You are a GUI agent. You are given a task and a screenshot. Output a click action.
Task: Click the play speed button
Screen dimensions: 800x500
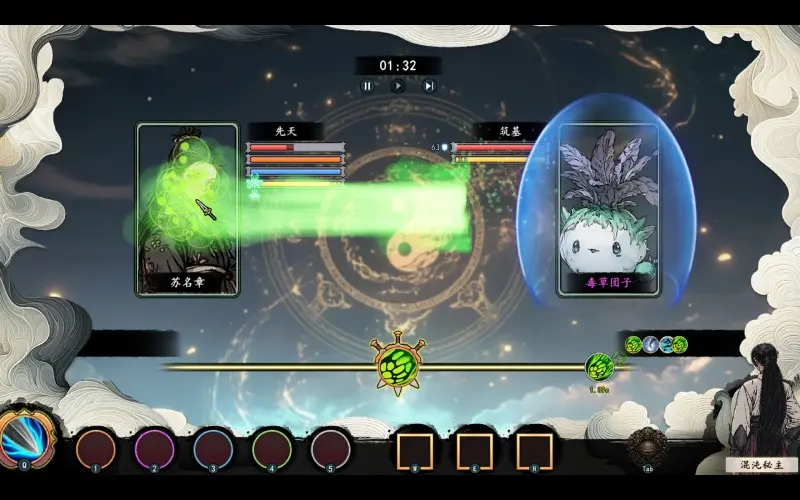pyautogui.click(x=398, y=86)
